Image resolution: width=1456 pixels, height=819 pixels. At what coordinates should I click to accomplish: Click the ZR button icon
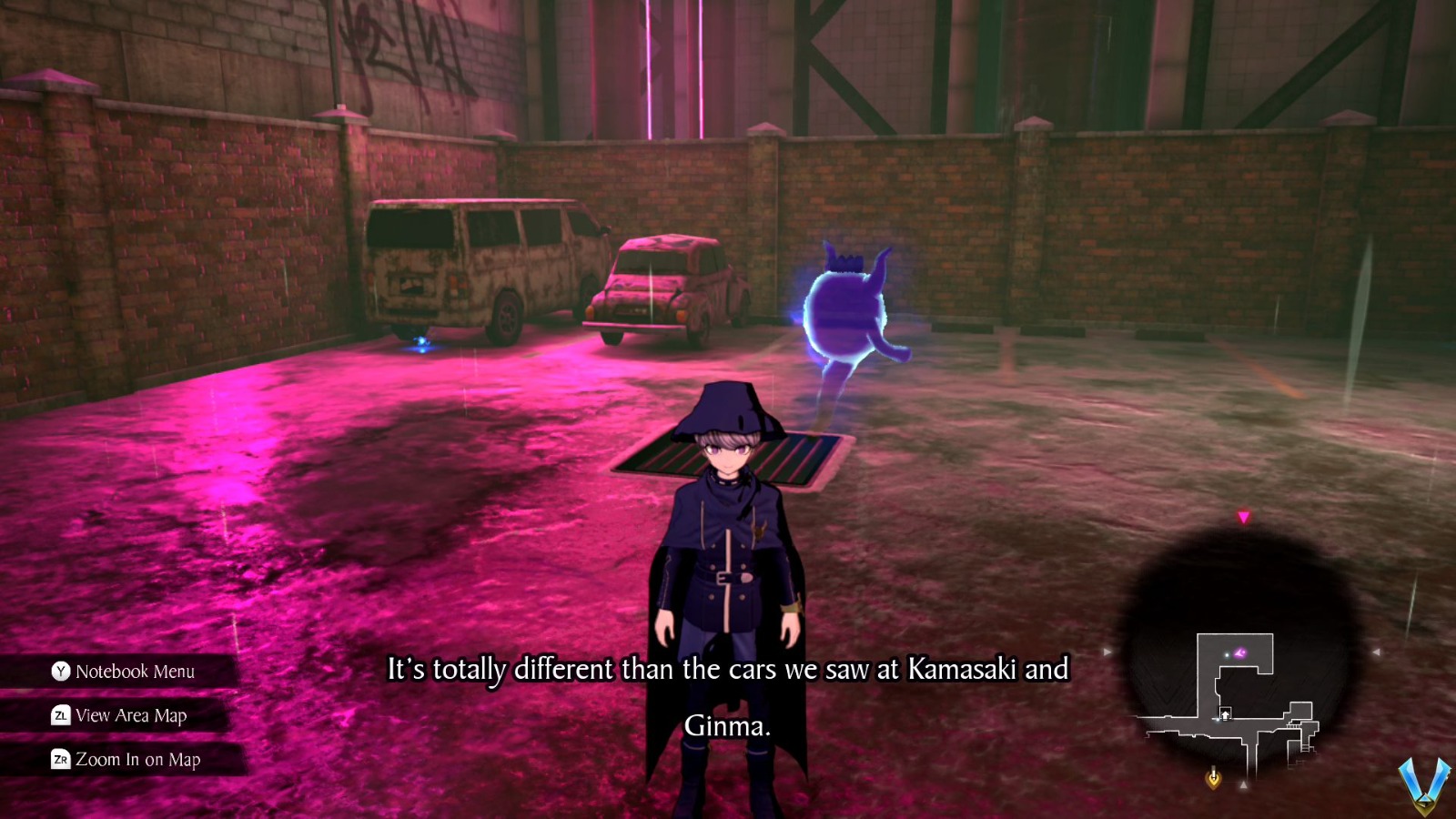point(59,760)
